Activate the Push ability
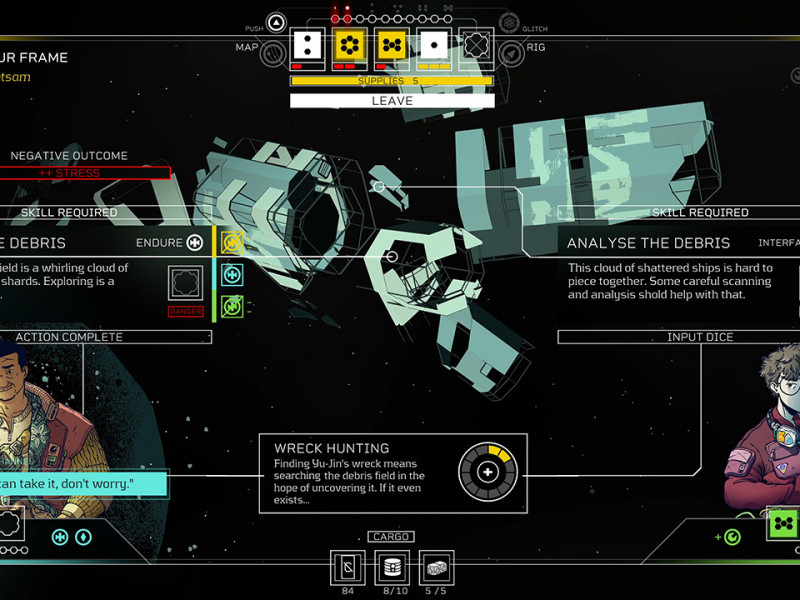This screenshot has width=800, height=600. point(277,23)
